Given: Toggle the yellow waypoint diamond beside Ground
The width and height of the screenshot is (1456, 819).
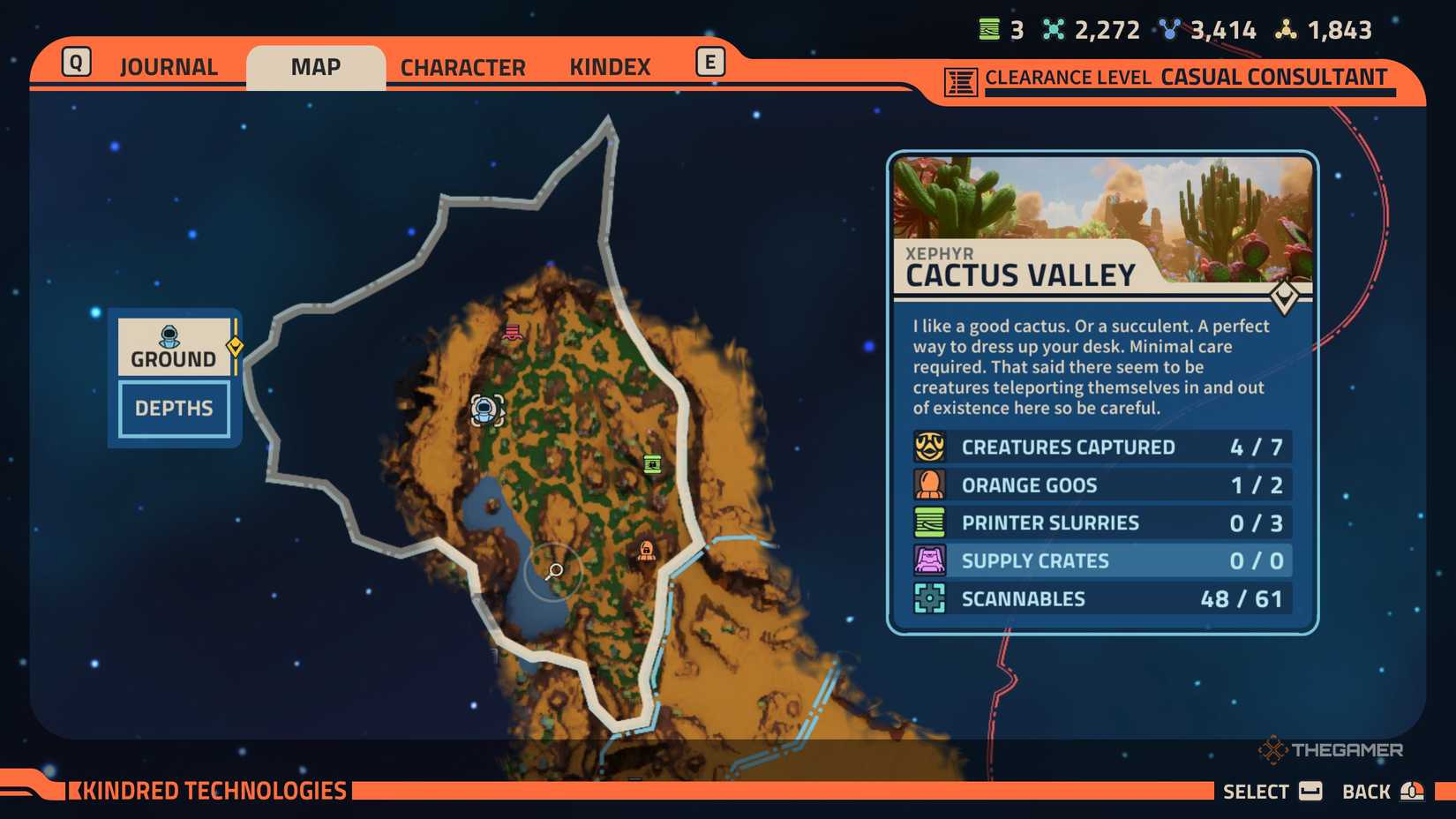Looking at the screenshot, I should pyautogui.click(x=235, y=348).
